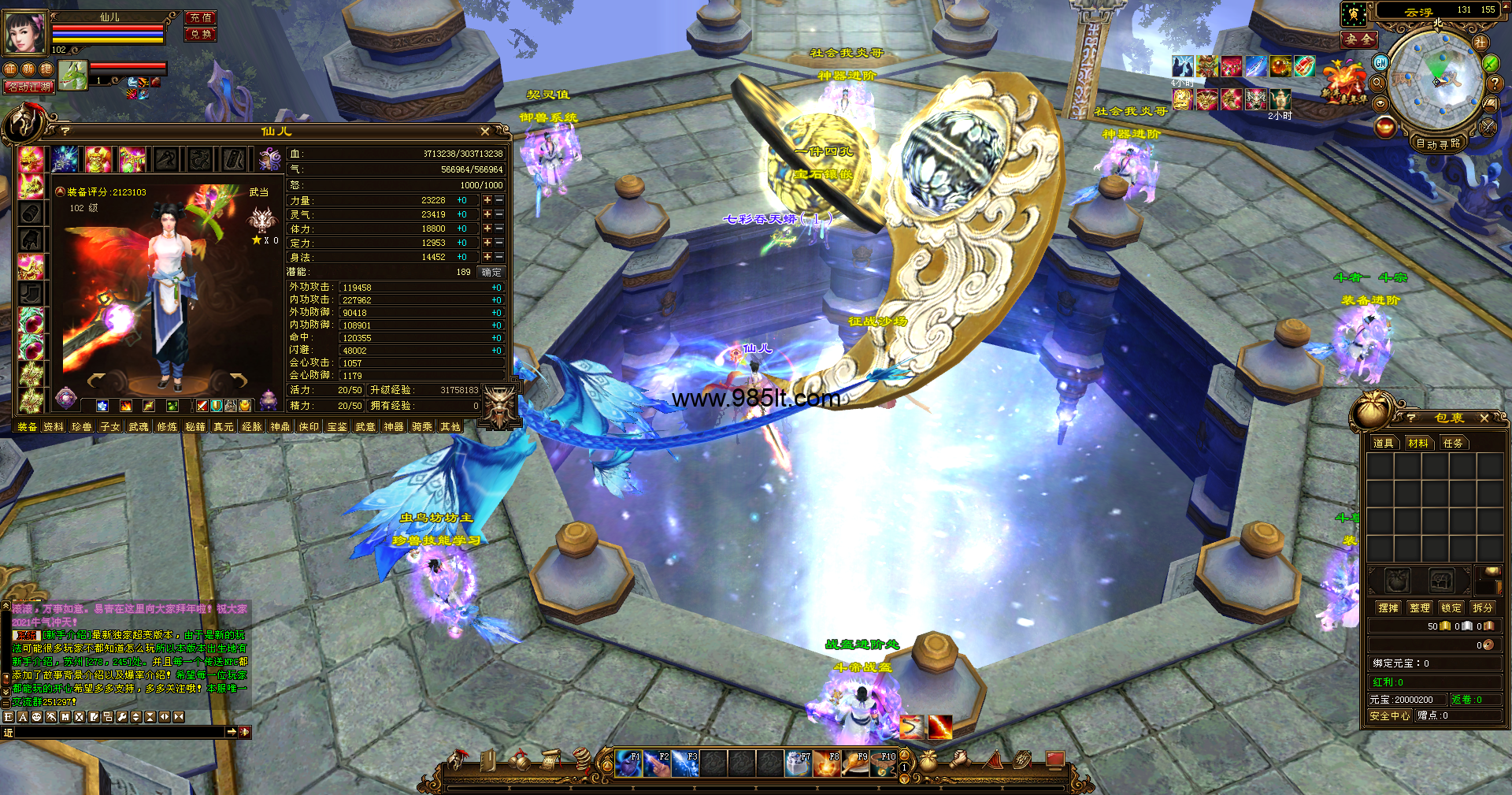Set up a stall with 摆摊
Screen dimensions: 1512x795
point(1388,608)
